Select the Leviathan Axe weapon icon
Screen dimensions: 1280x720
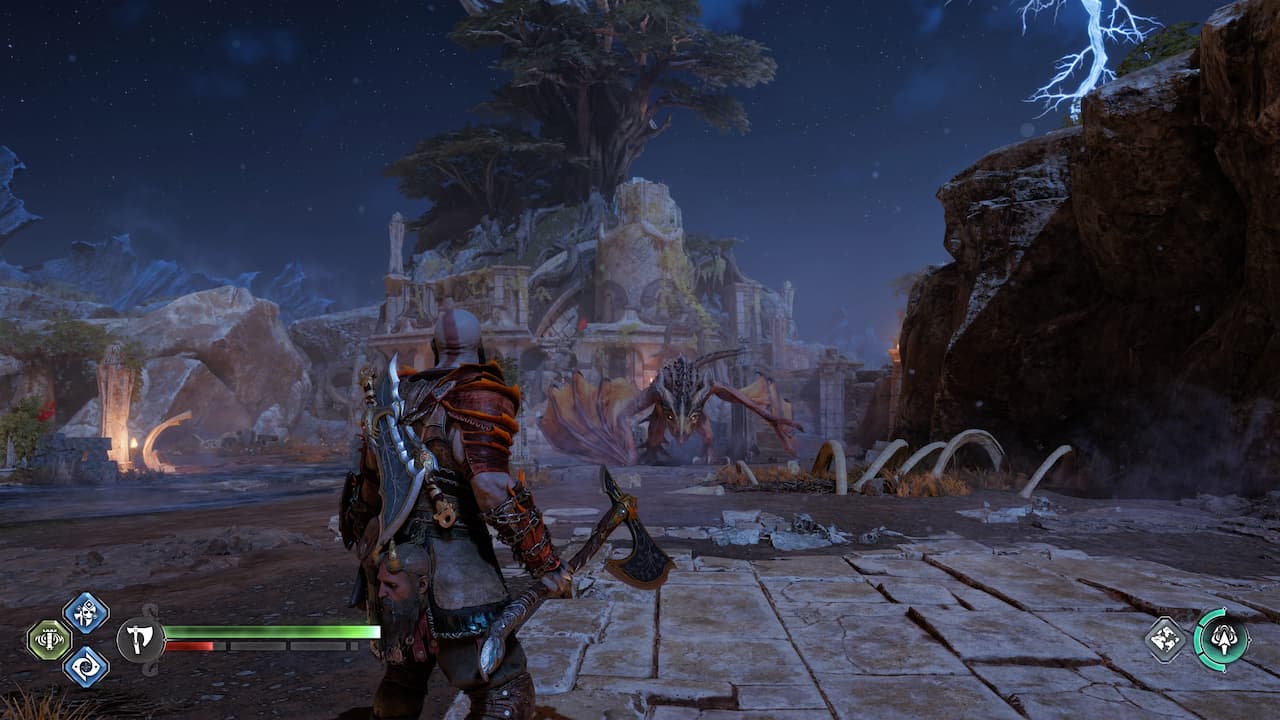click(140, 640)
